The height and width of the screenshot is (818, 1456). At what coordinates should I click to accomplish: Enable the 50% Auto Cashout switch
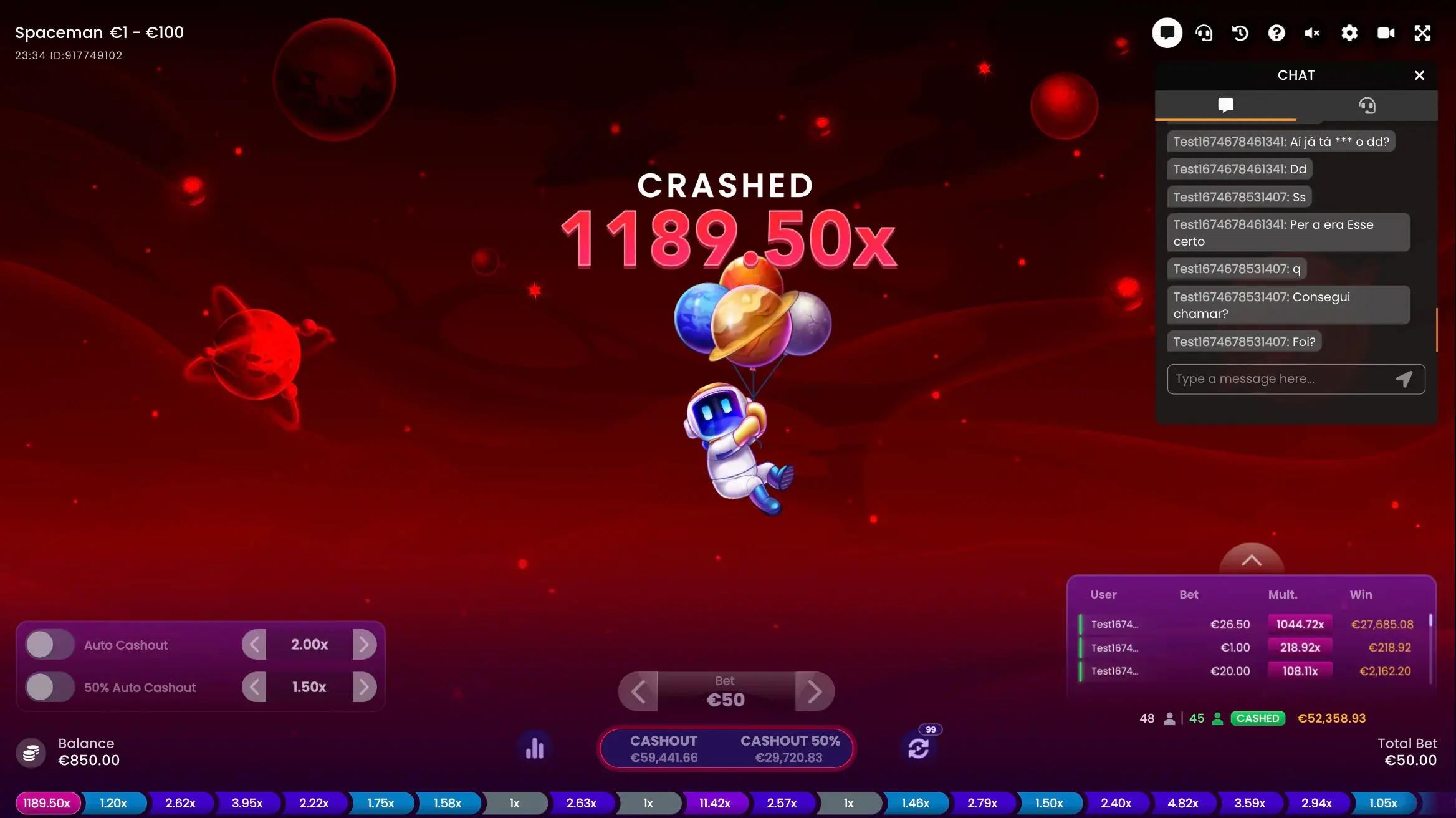50,687
